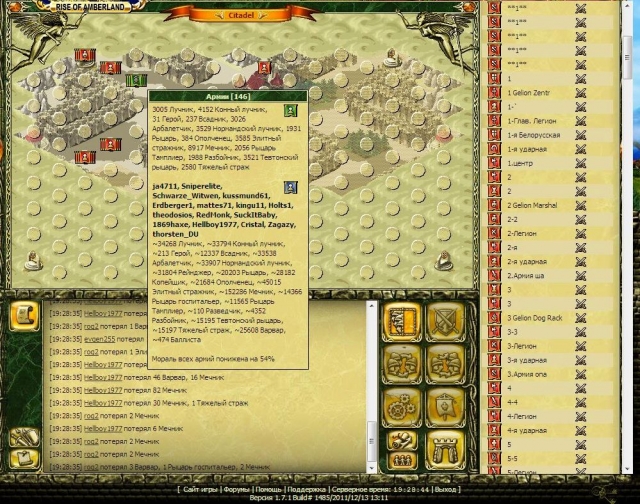The width and height of the screenshot is (640, 504).
Task: Click crossed swords beside "4-Легион"
Action: point(580,415)
